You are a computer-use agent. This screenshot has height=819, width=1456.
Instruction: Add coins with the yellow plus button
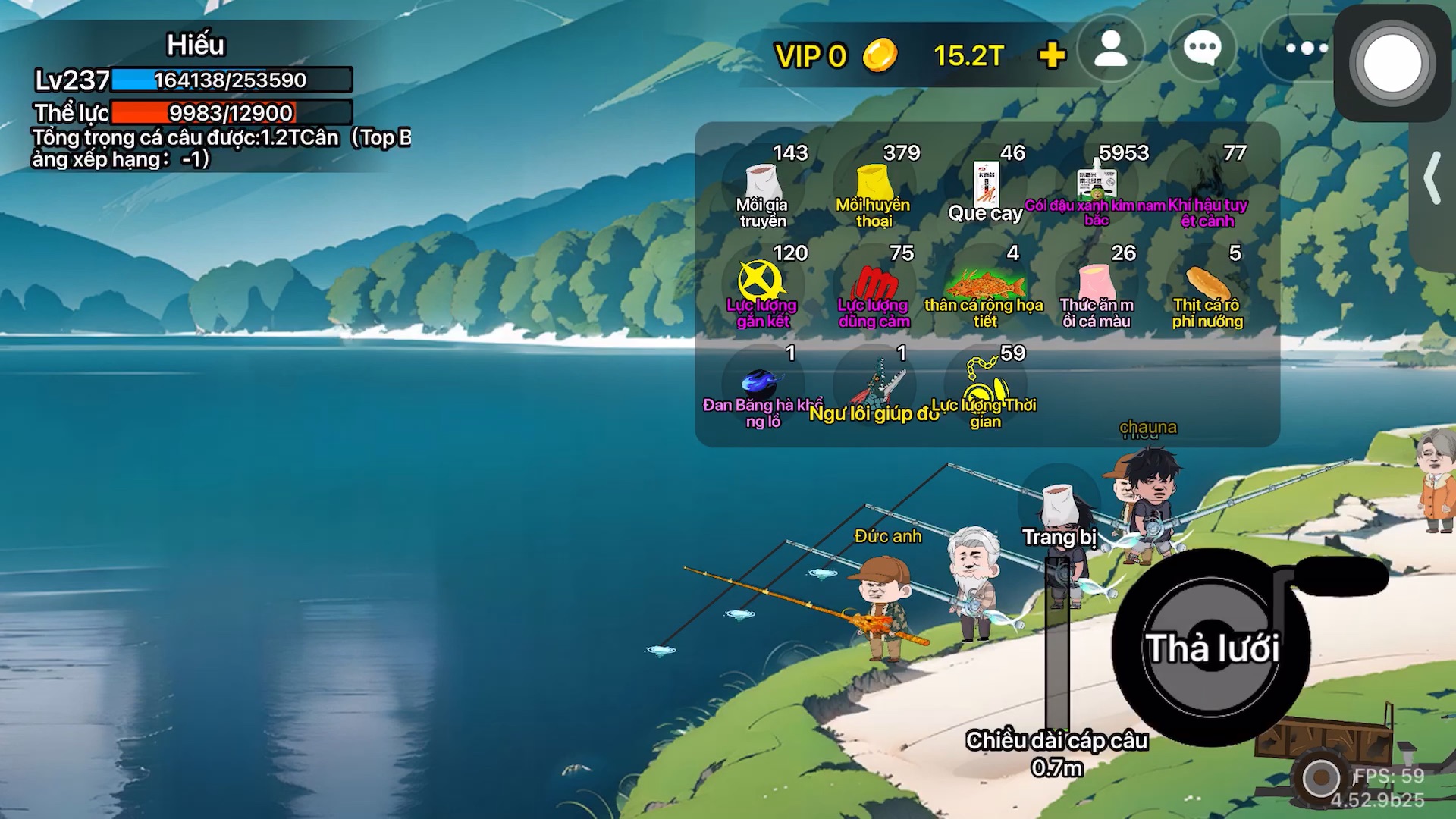1052,55
